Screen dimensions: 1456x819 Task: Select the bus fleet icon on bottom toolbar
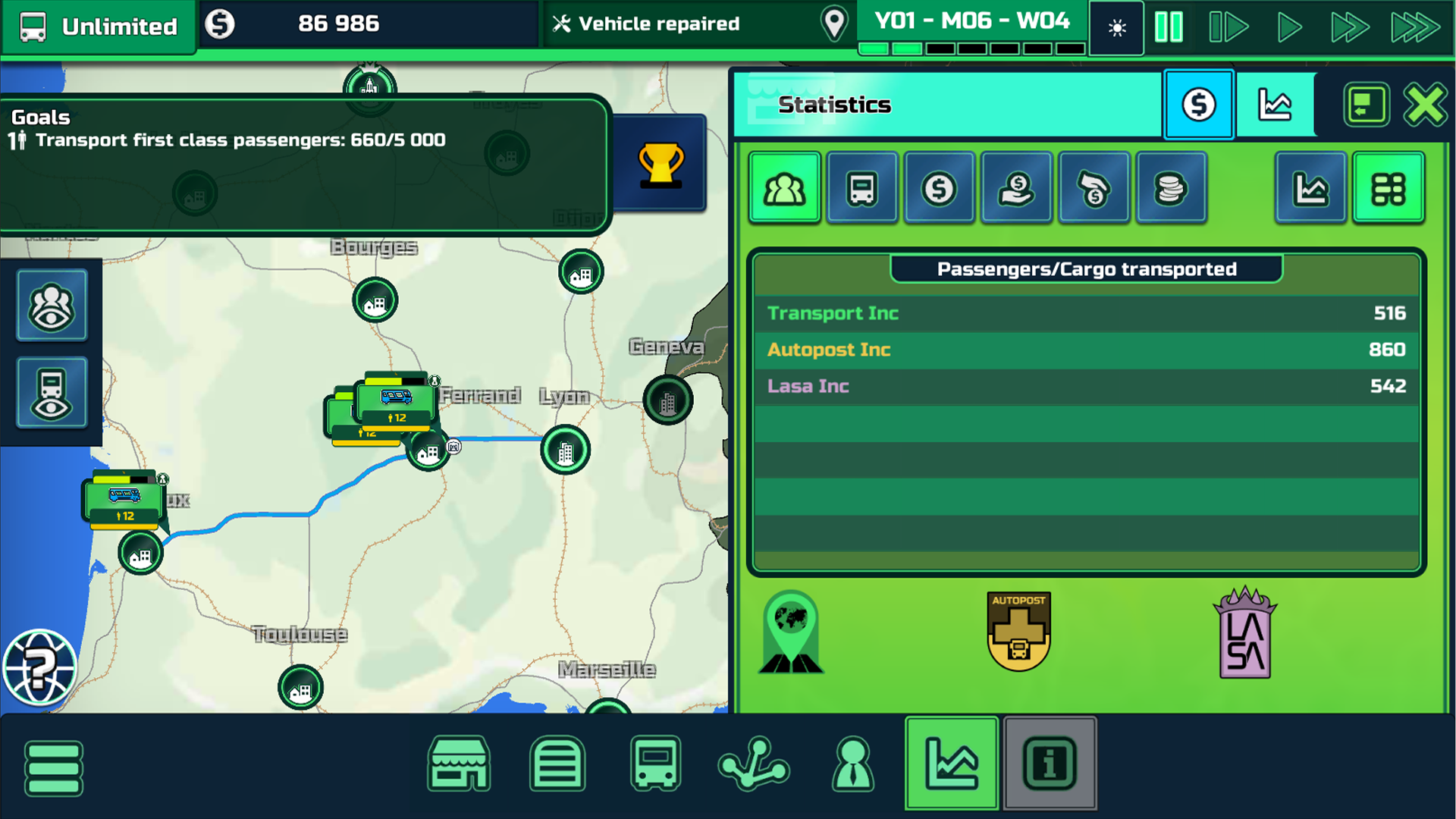point(656,765)
